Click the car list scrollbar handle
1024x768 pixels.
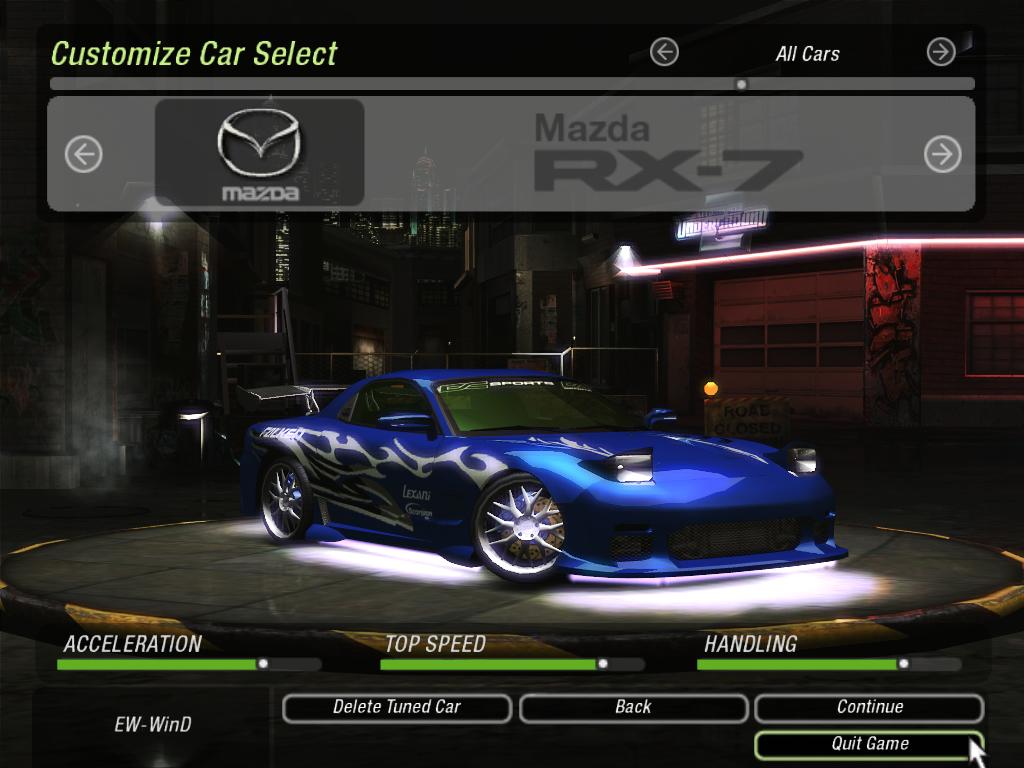click(741, 84)
